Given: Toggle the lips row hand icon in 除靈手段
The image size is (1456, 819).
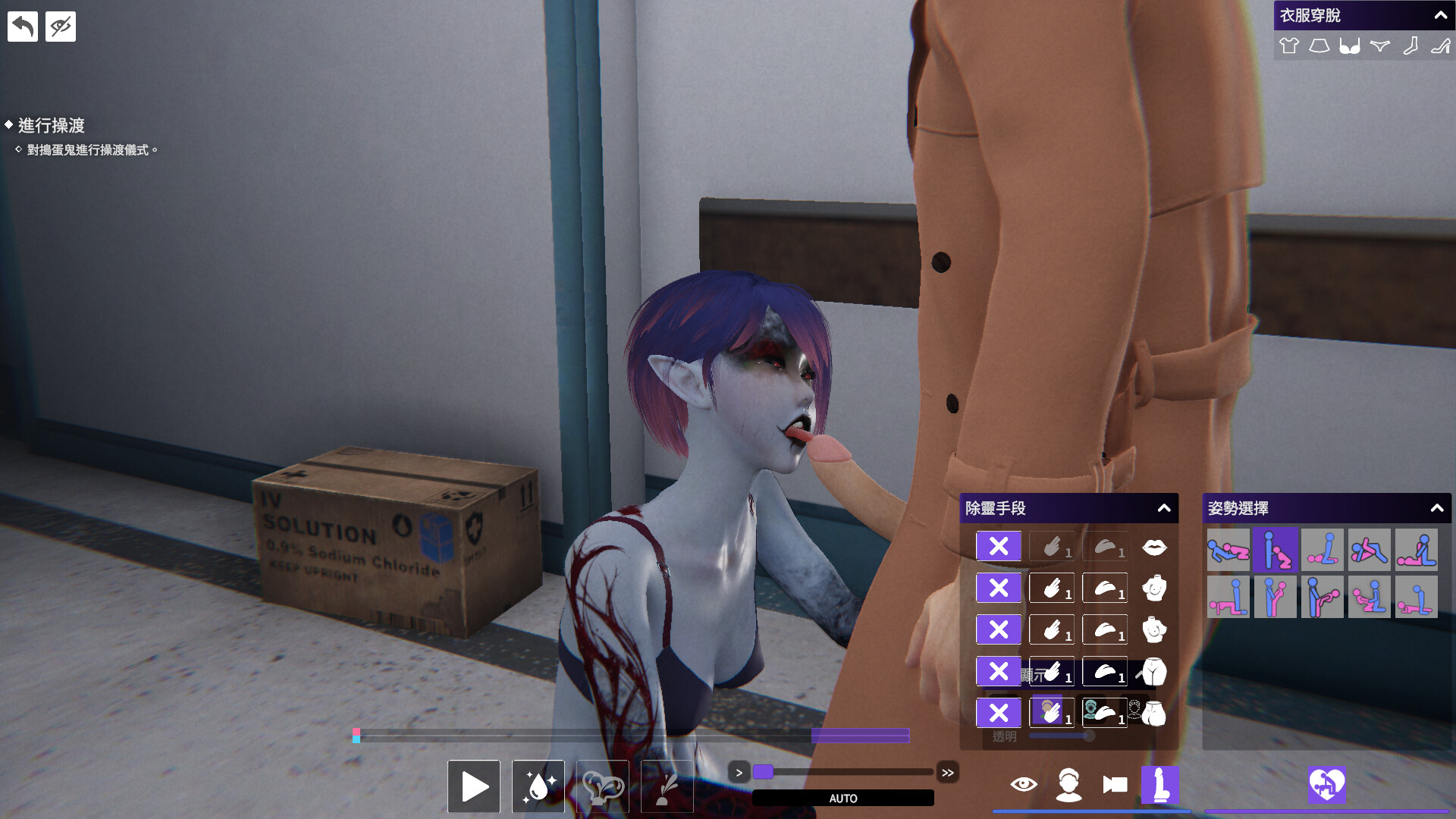Looking at the screenshot, I should point(1051,545).
